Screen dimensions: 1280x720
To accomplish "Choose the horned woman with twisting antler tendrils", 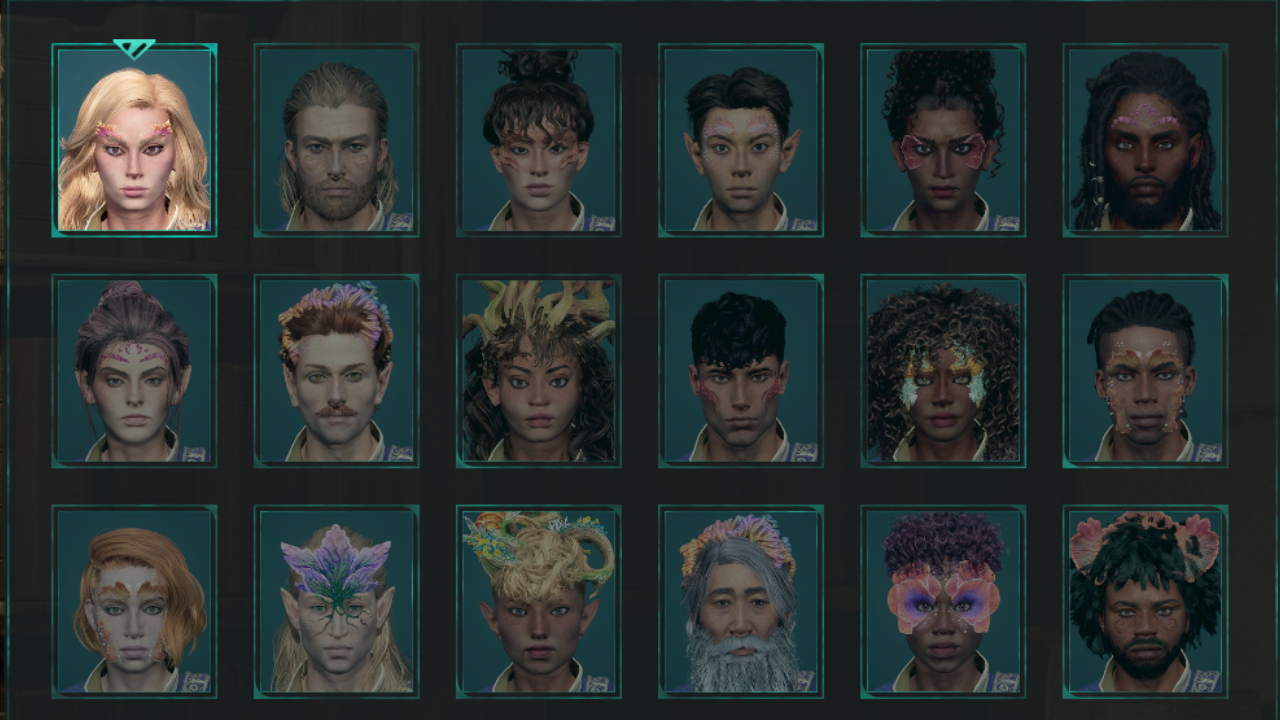I will click(x=538, y=371).
